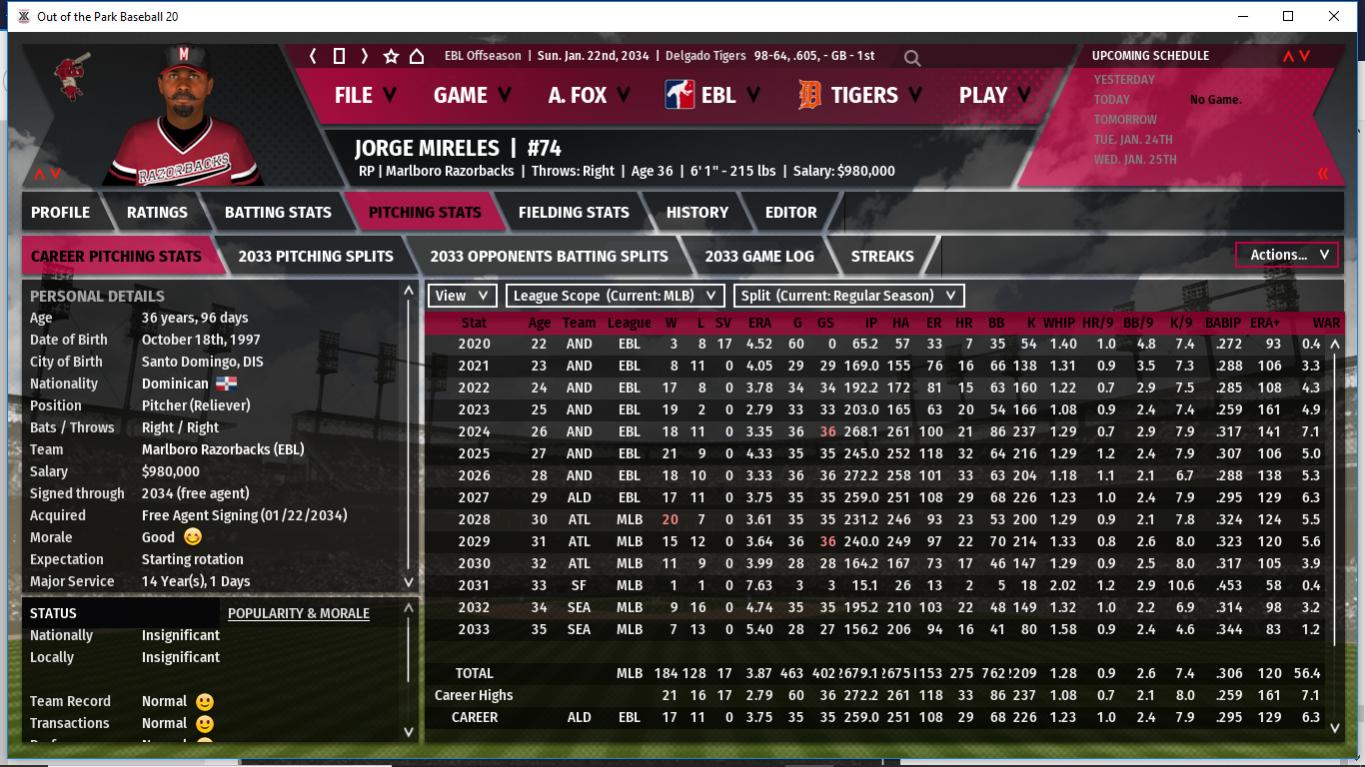Screen dimensions: 1365x767
Task: View the player's HISTORY tab
Action: pos(697,212)
